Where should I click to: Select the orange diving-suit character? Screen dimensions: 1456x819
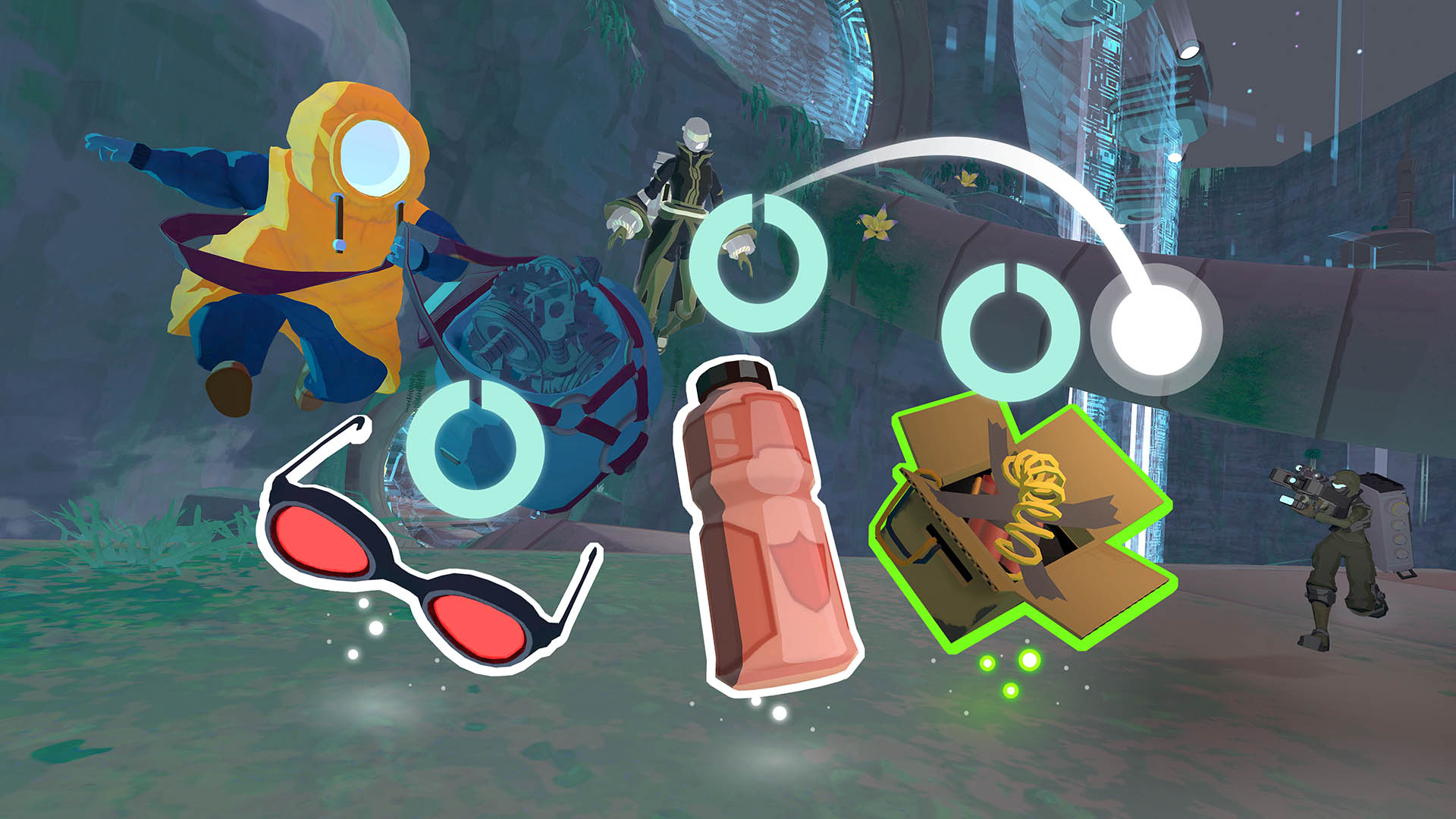point(318,227)
